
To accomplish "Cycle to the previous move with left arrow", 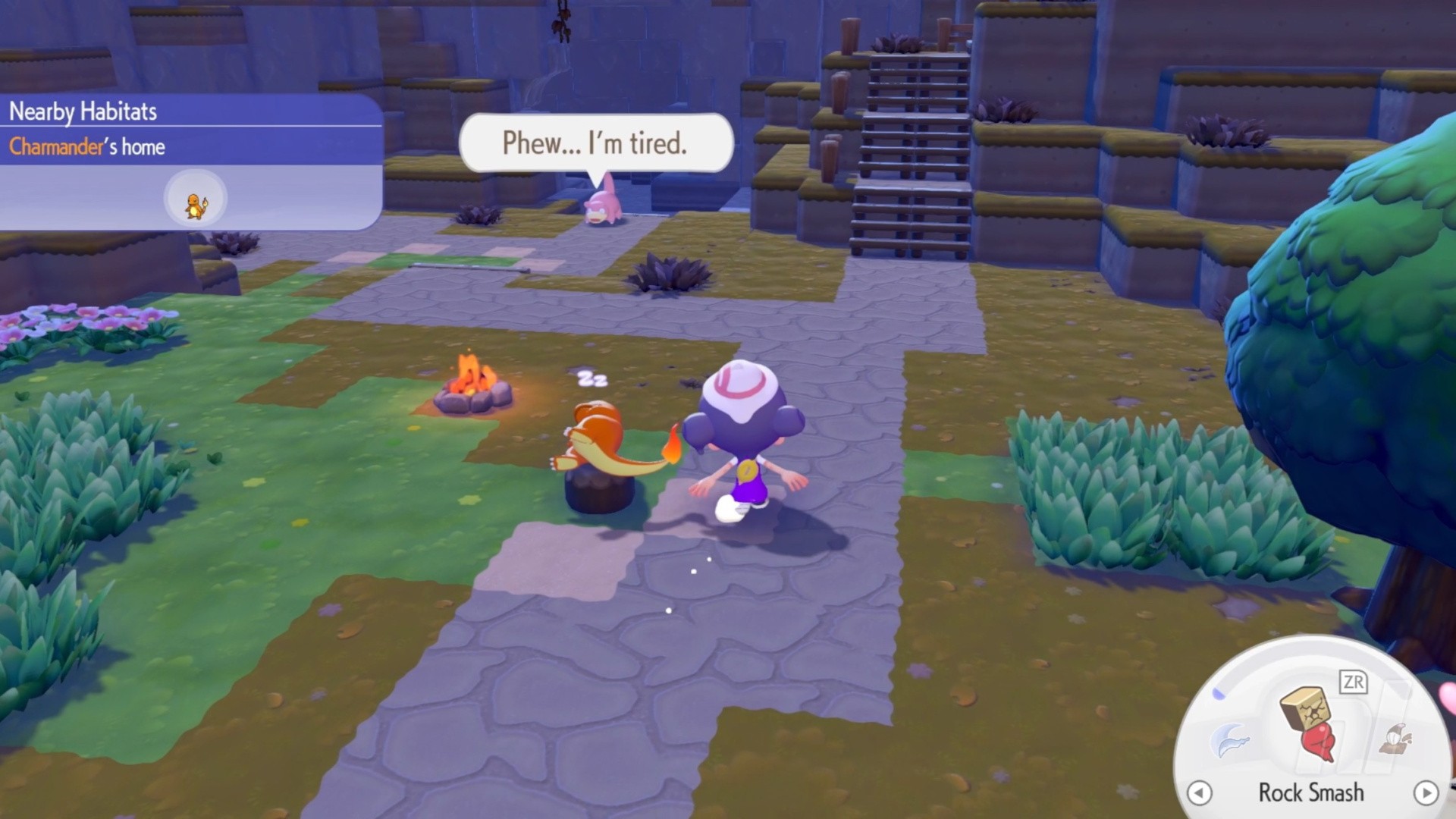I will click(x=1200, y=793).
